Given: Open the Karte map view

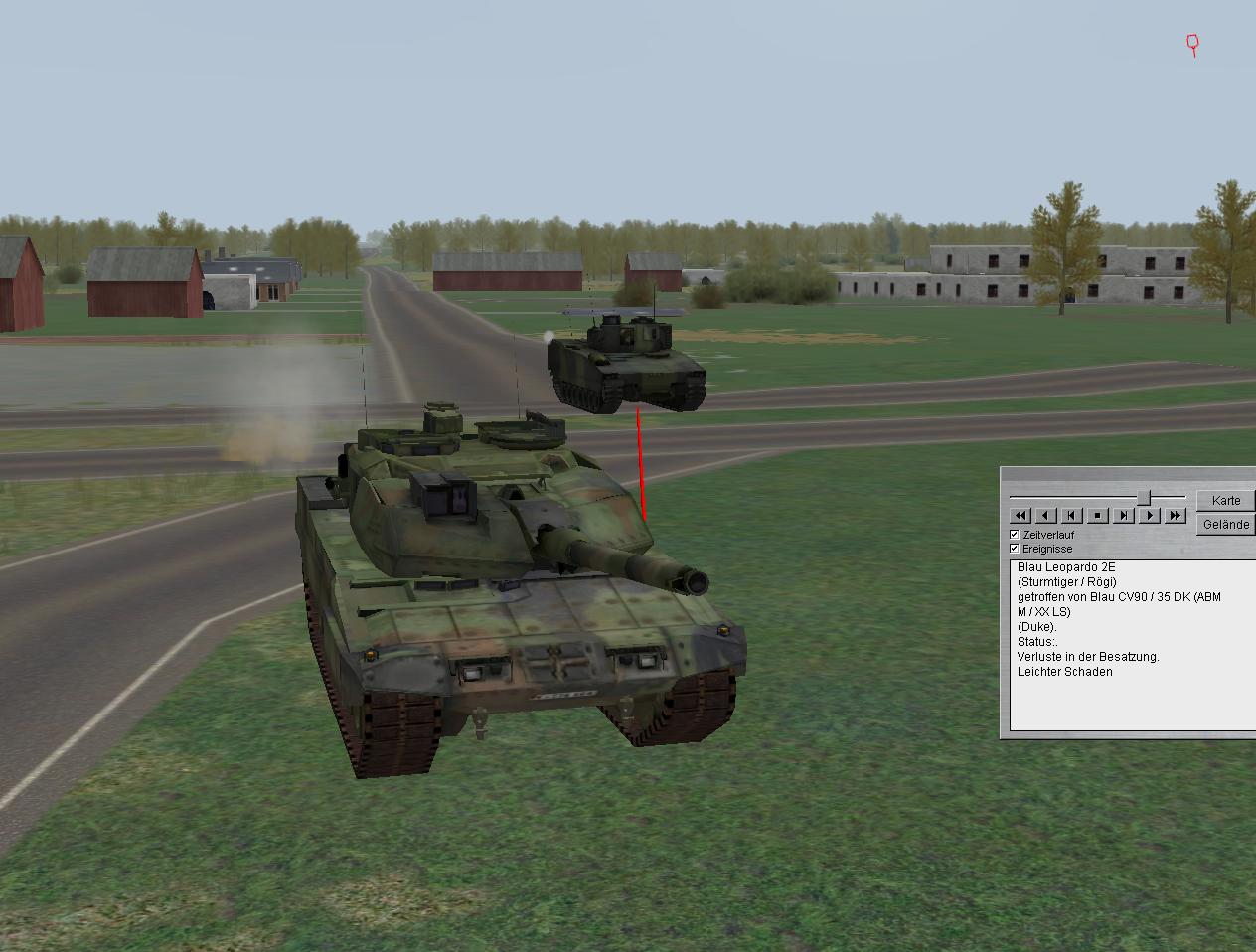Looking at the screenshot, I should [x=1225, y=500].
